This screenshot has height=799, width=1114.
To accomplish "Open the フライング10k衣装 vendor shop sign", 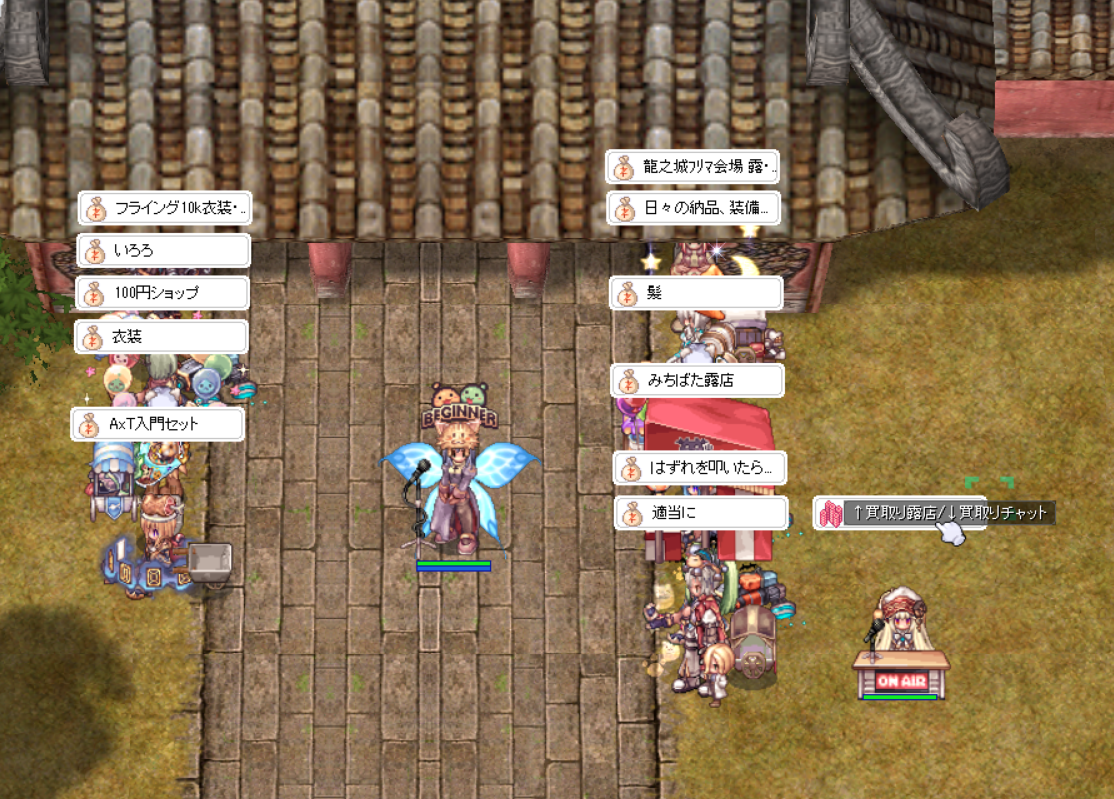I will click(x=164, y=209).
